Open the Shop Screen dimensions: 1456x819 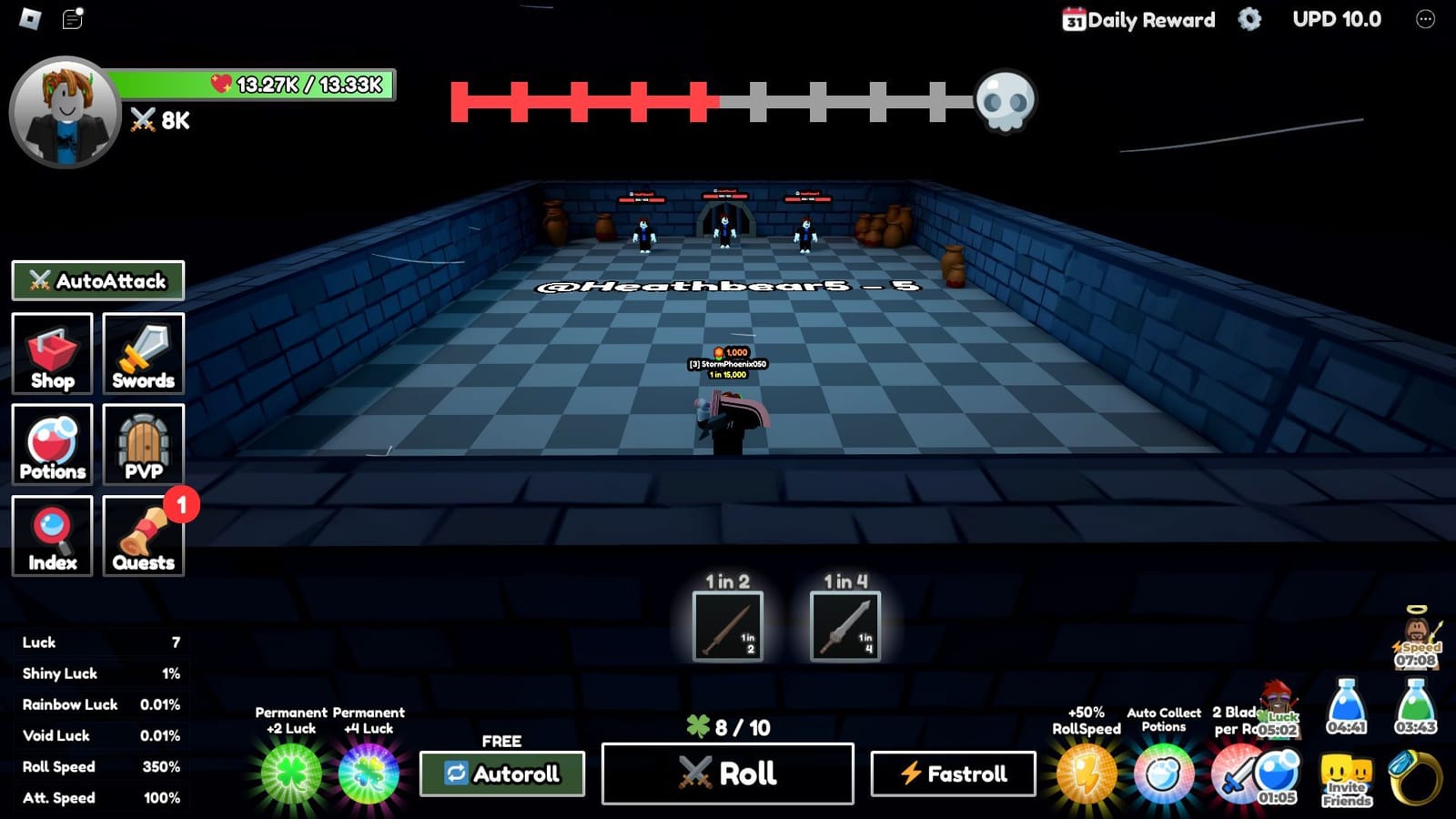tap(52, 354)
